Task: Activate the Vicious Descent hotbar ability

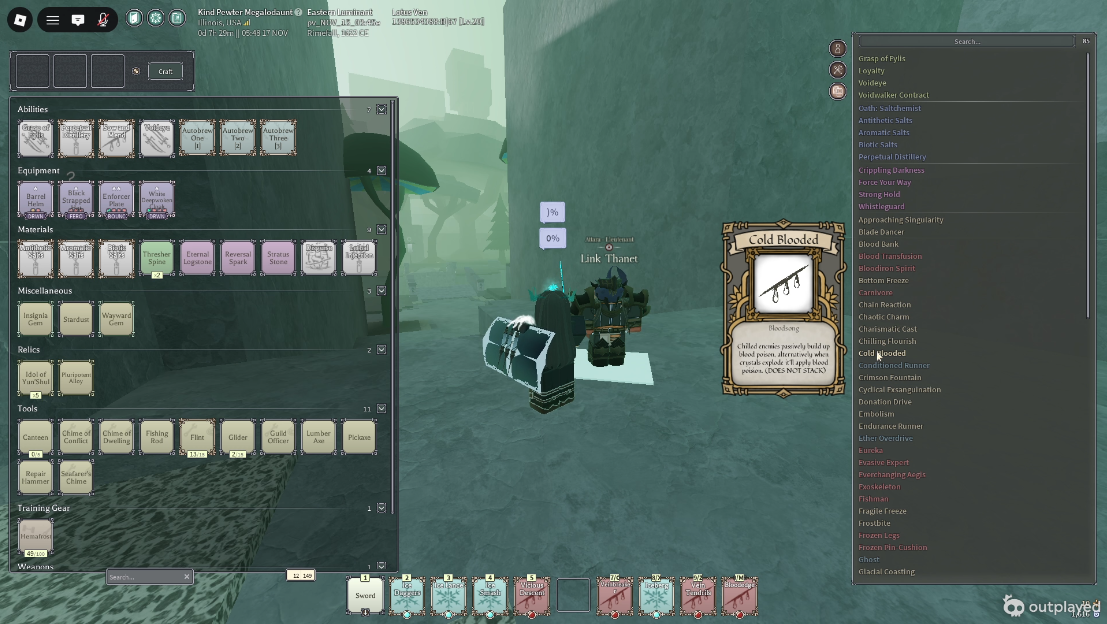Action: (x=531, y=595)
